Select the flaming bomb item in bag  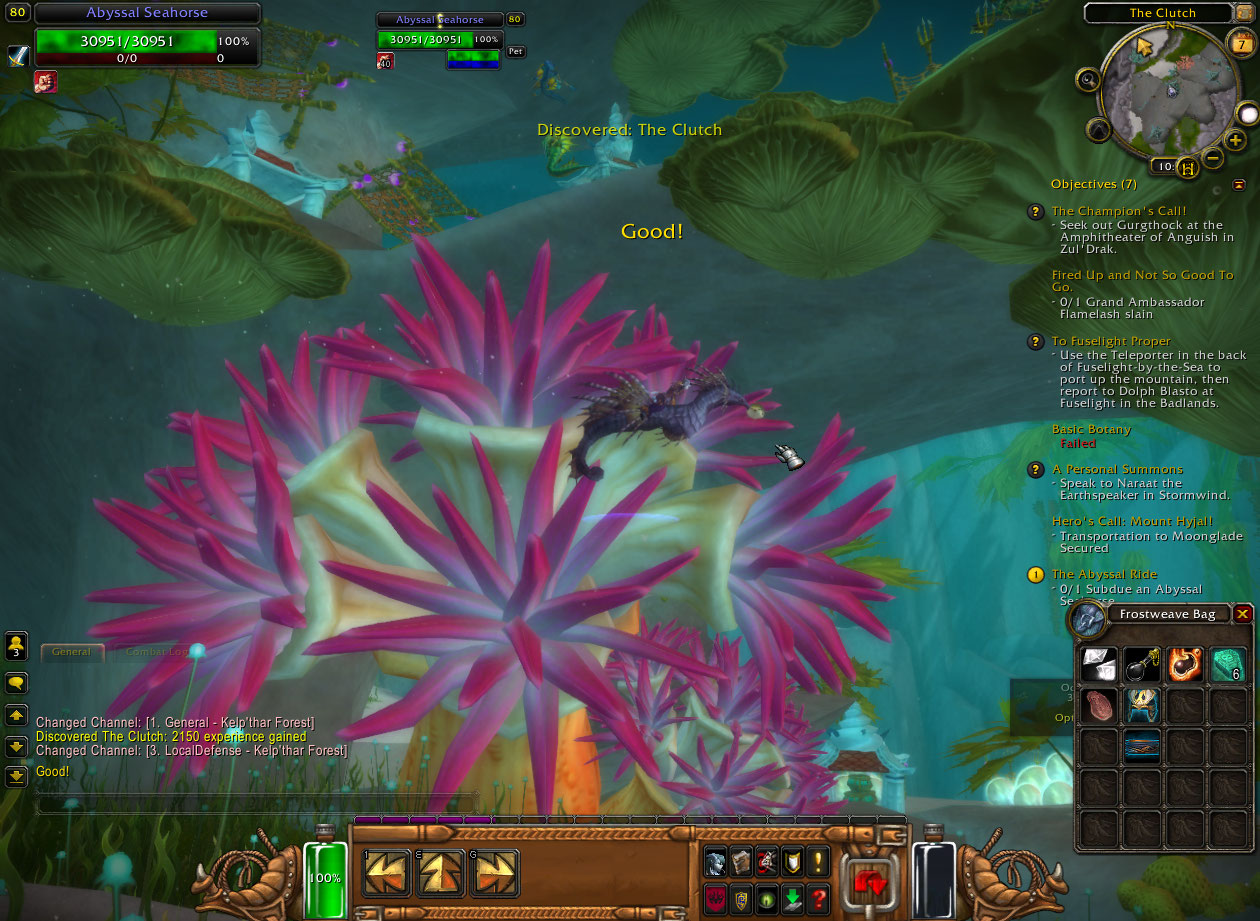[x=1186, y=664]
